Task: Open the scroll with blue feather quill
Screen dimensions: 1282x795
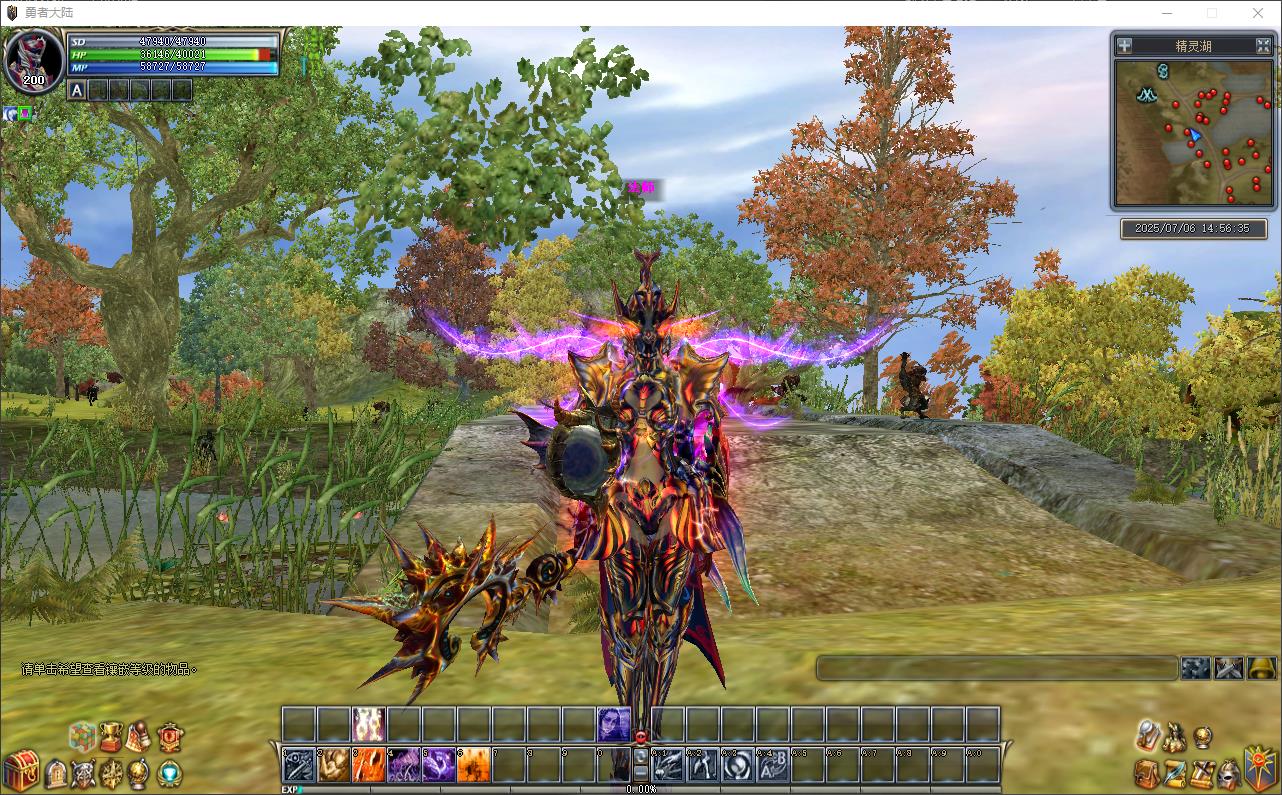Action: click(x=1175, y=774)
